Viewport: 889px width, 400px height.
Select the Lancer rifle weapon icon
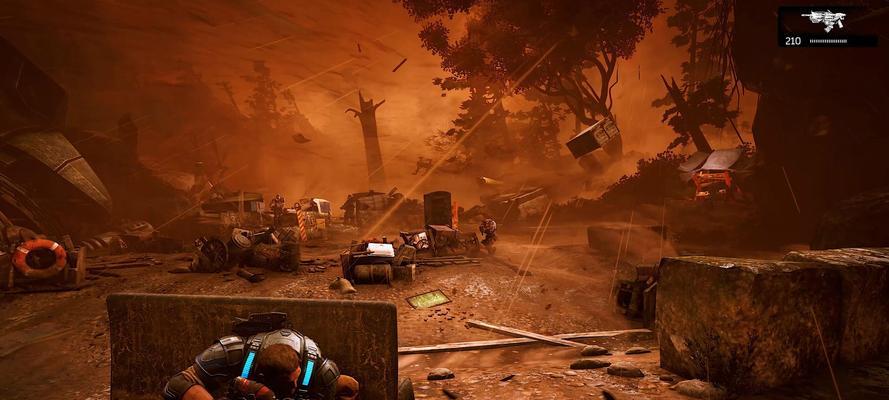pyautogui.click(x=825, y=20)
